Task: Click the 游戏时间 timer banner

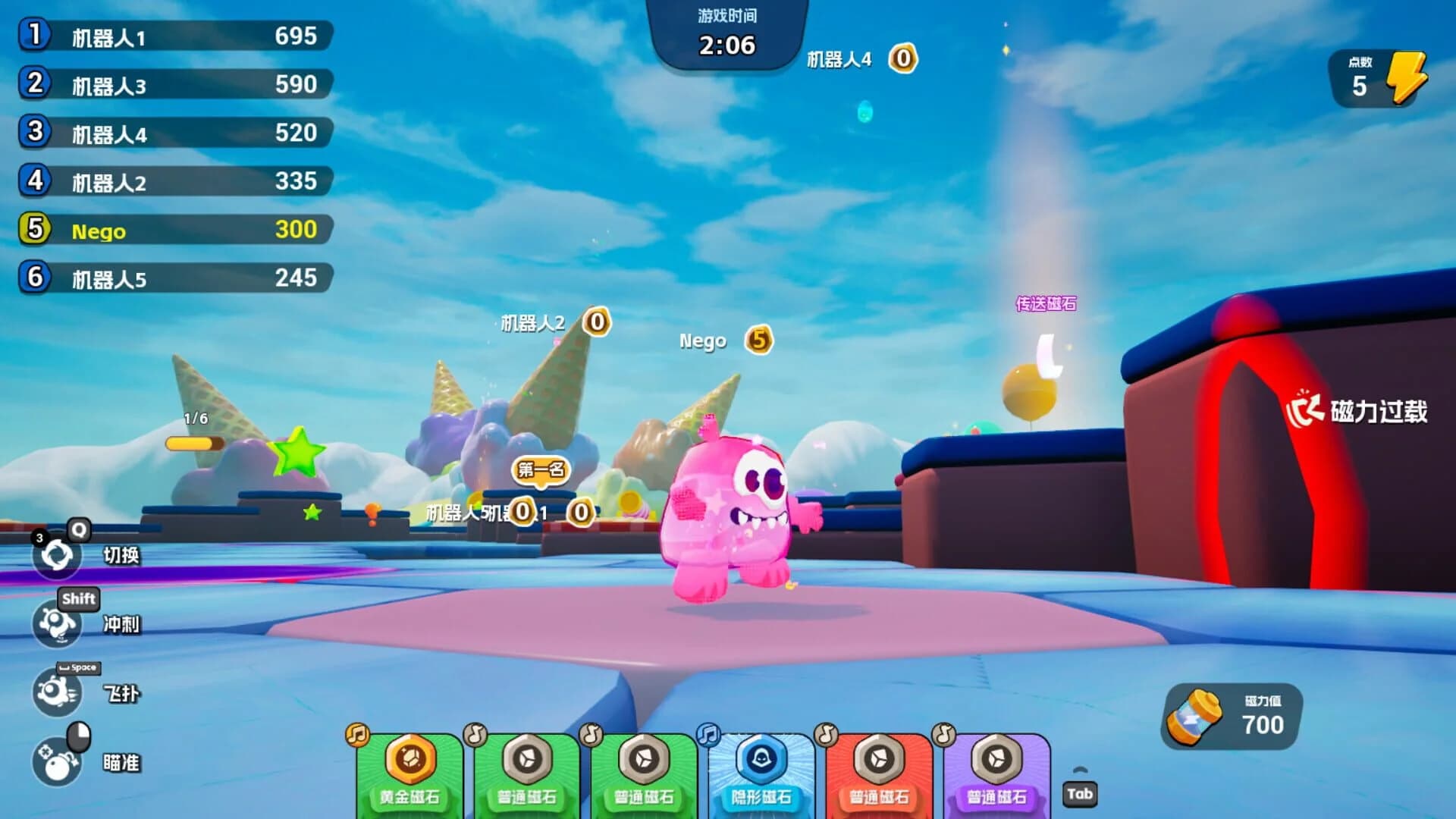Action: pyautogui.click(x=726, y=30)
